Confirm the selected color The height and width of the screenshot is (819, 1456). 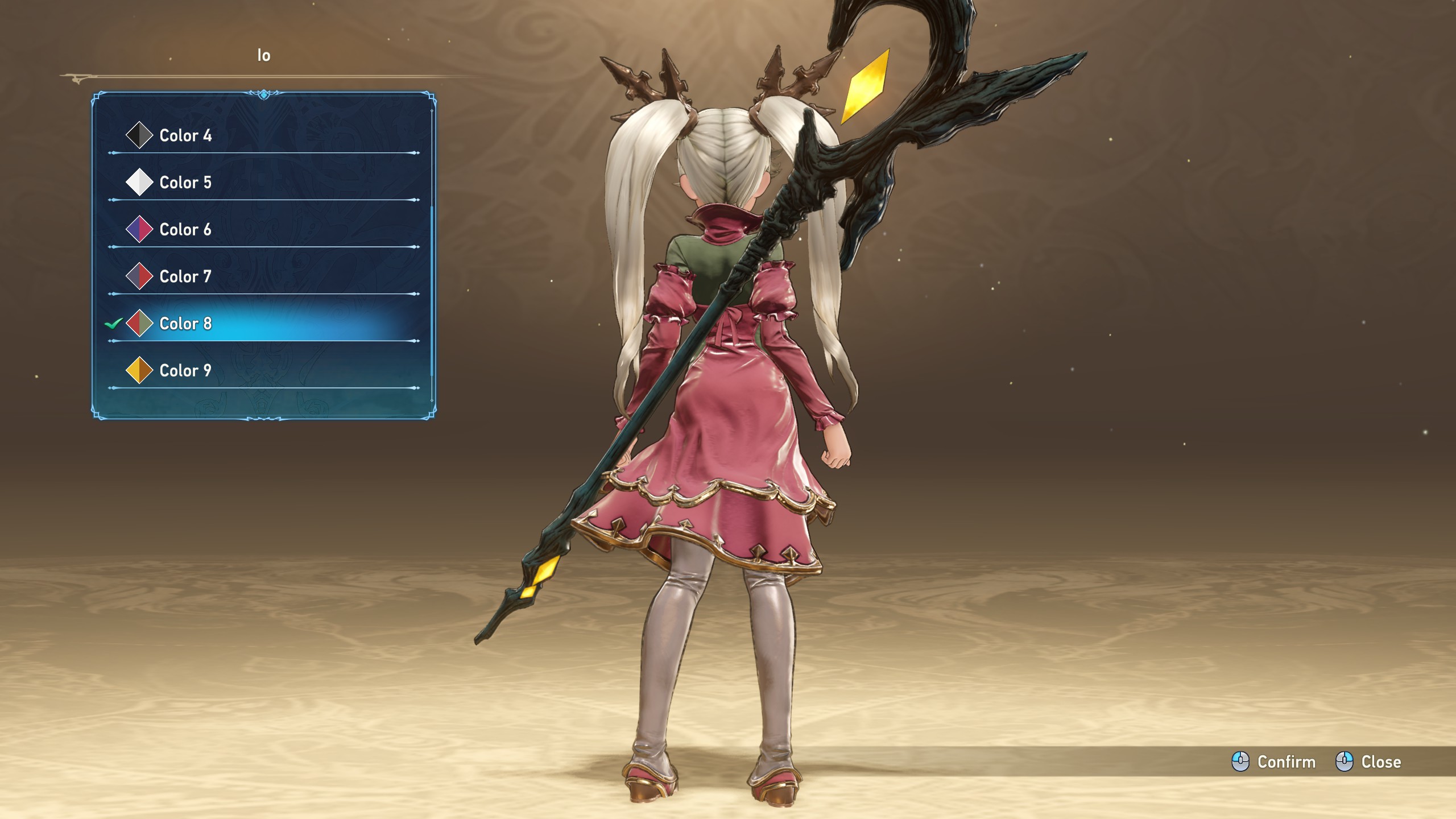(x=1274, y=762)
